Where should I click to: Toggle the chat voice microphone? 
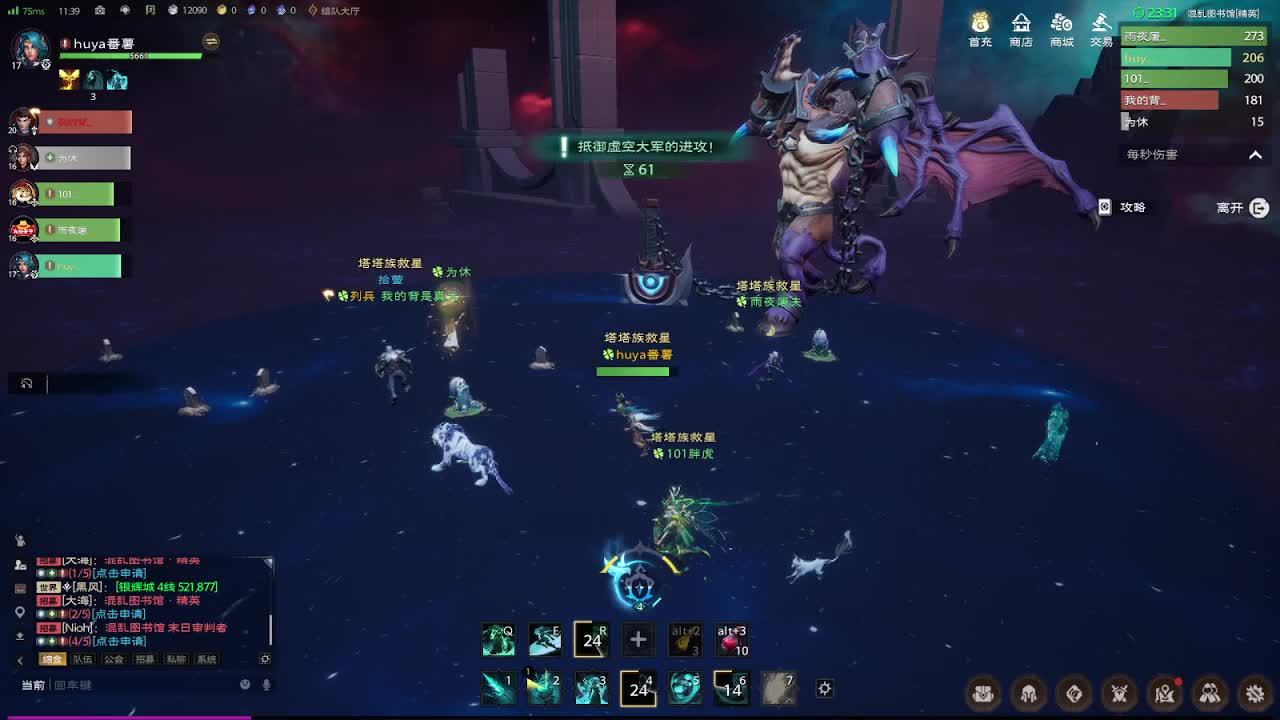point(266,685)
